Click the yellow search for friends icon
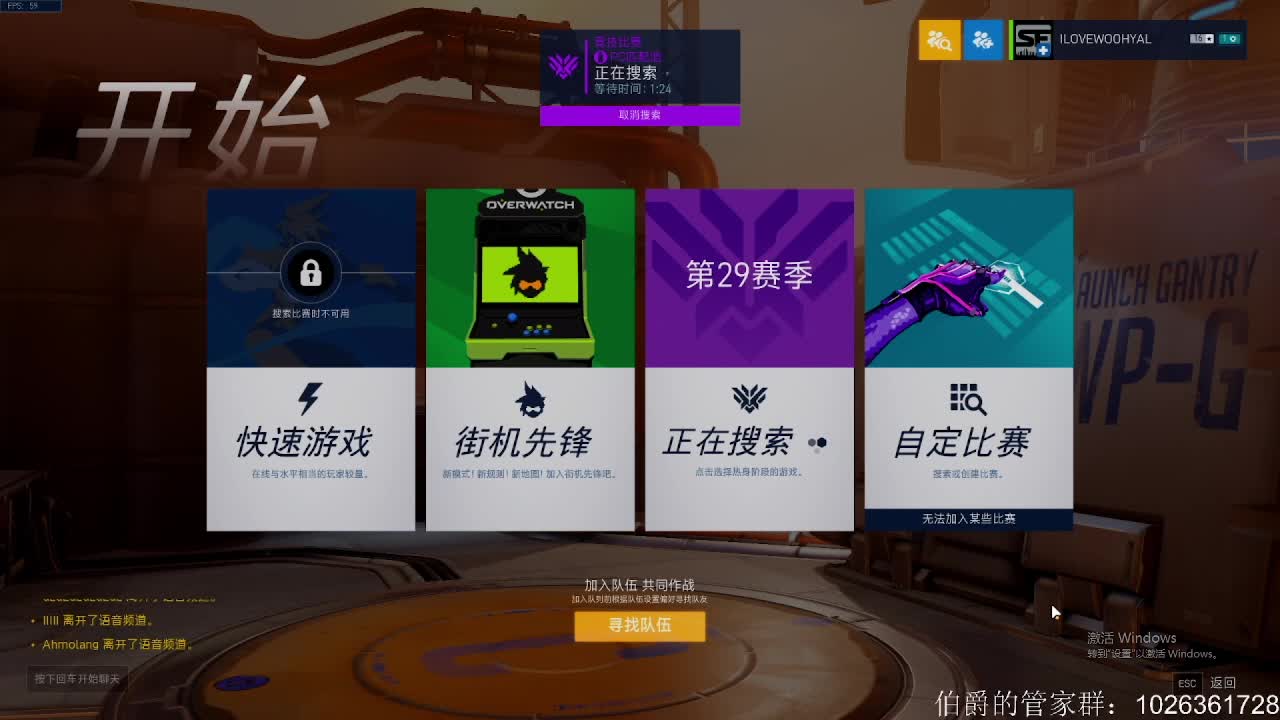Viewport: 1280px width, 720px height. point(939,40)
